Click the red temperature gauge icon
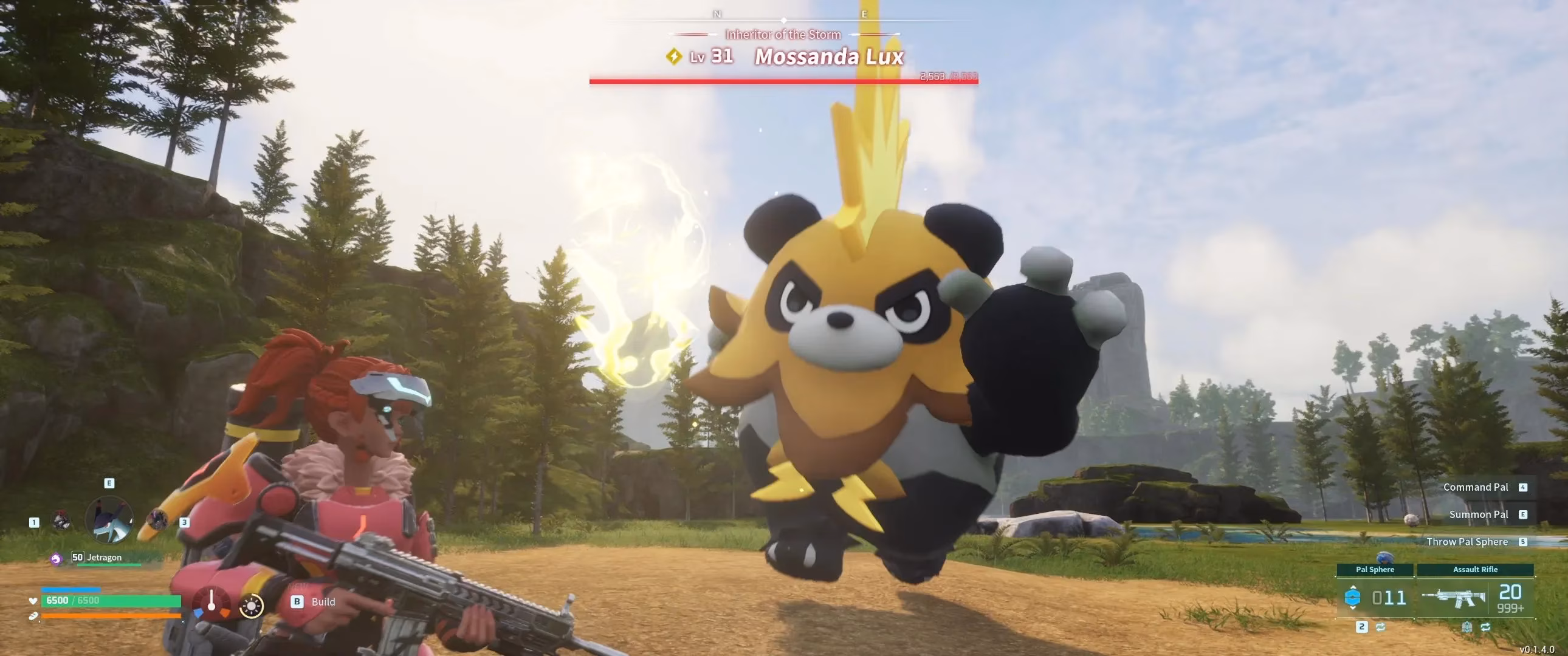This screenshot has height=656, width=1568. tap(211, 603)
